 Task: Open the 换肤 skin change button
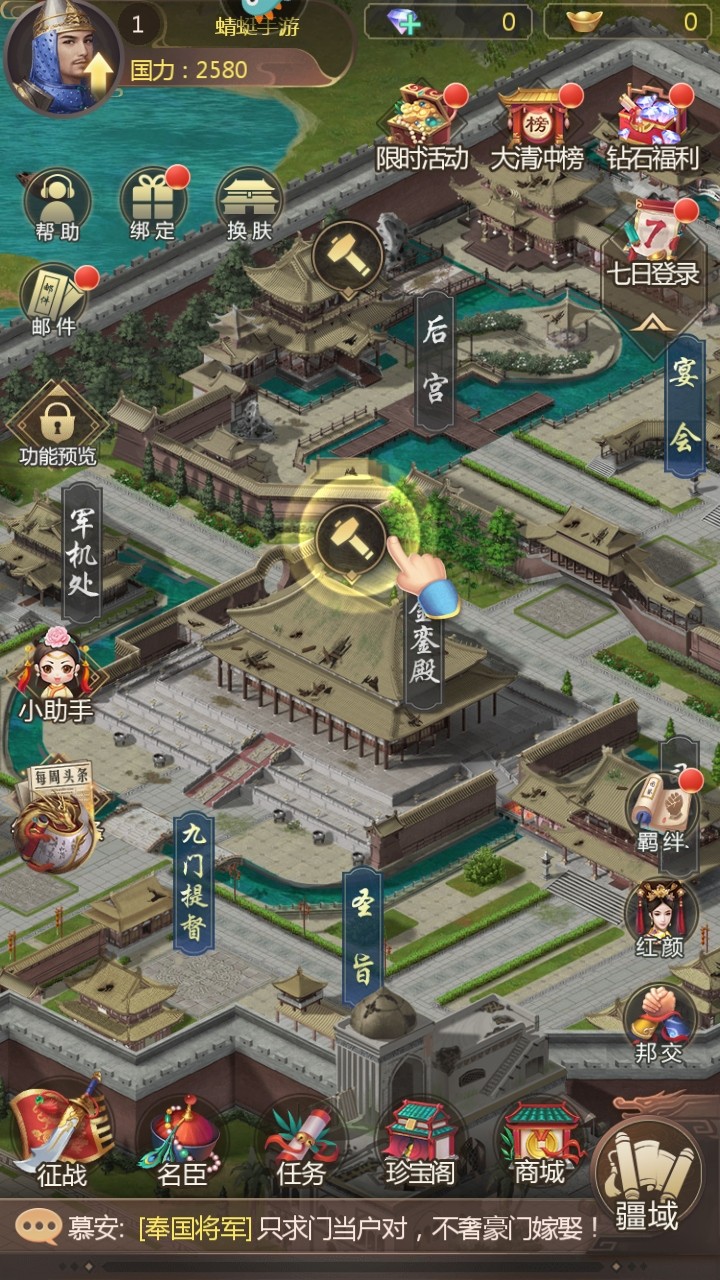pyautogui.click(x=249, y=203)
